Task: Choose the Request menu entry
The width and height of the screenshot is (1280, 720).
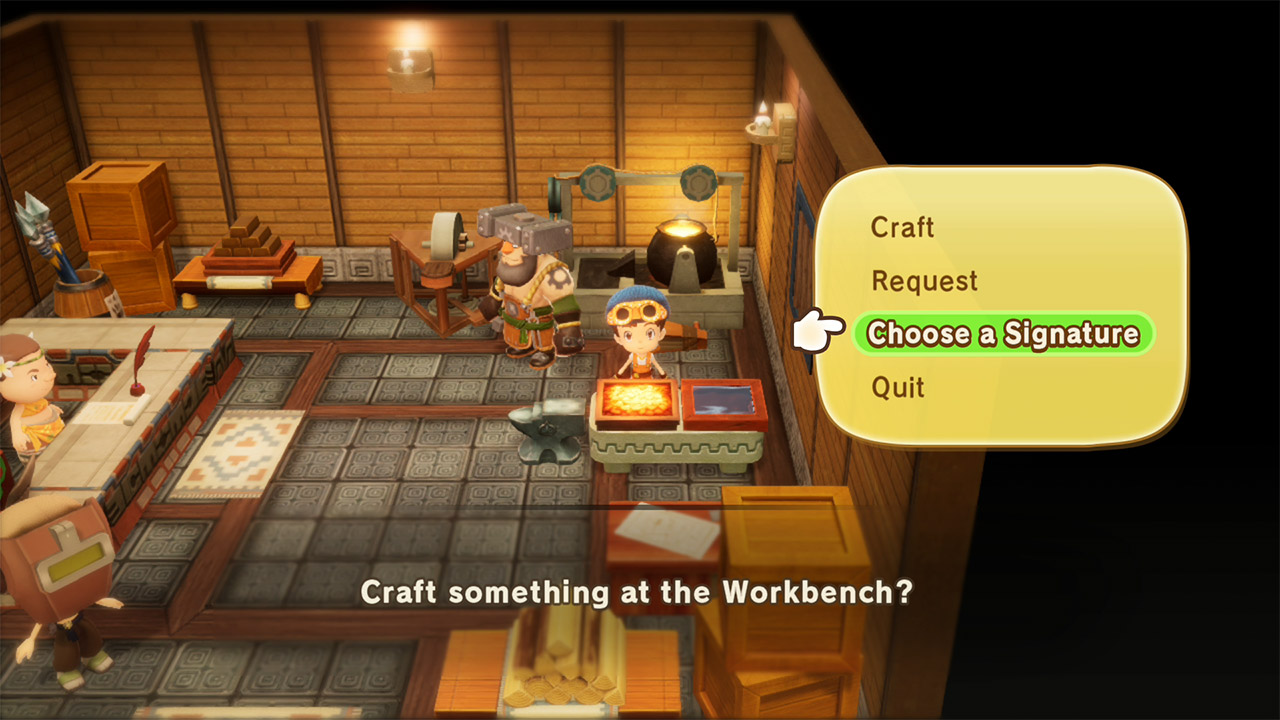Action: coord(925,281)
